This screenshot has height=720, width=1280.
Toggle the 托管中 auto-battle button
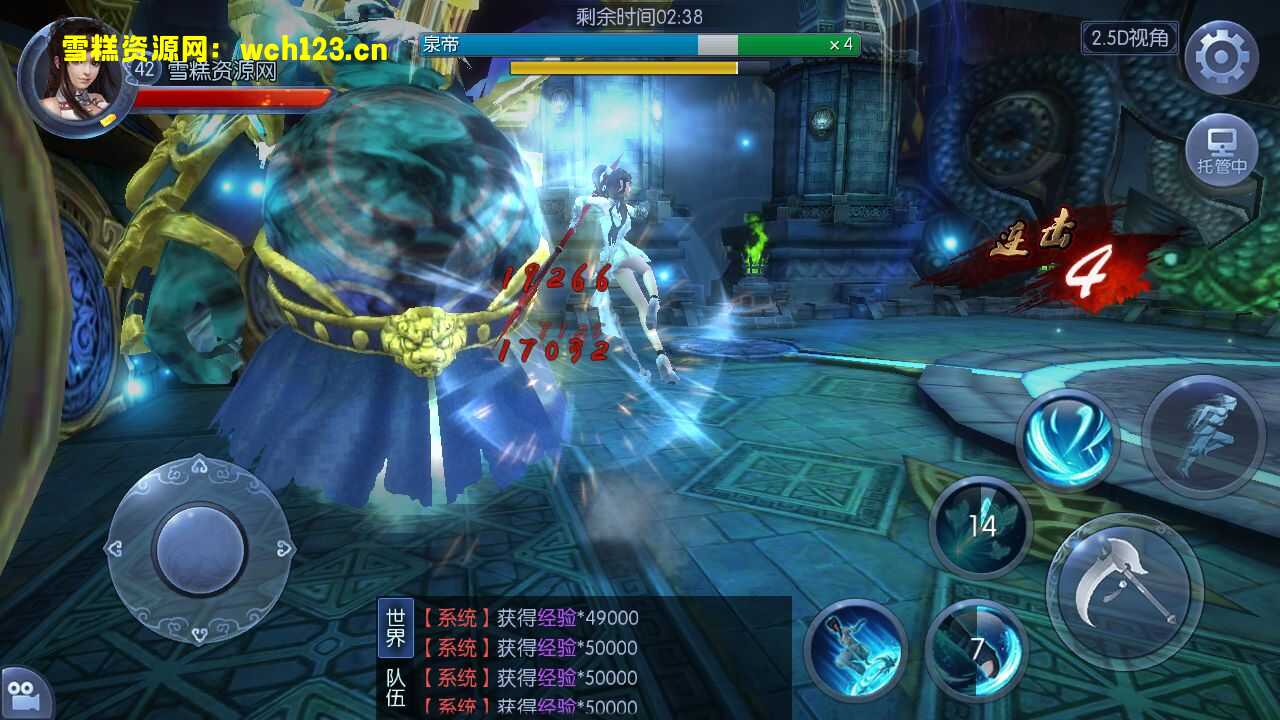pyautogui.click(x=1221, y=151)
